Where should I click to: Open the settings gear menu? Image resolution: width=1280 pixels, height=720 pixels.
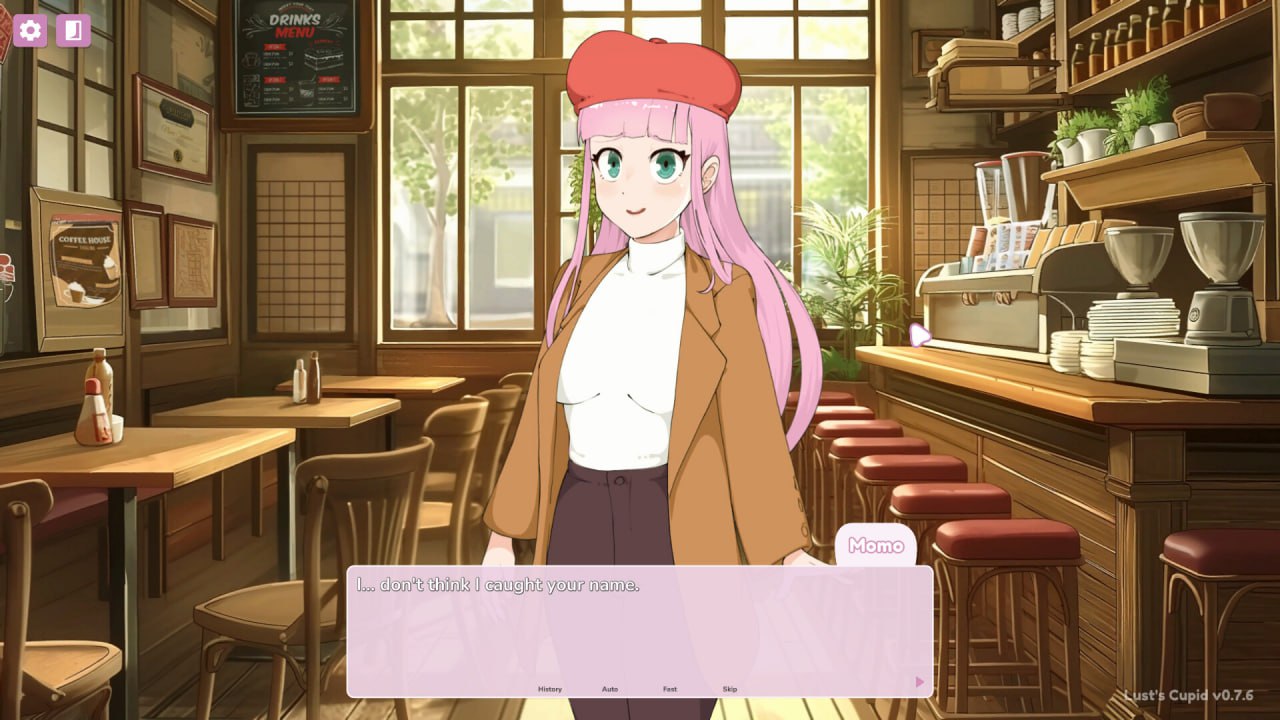tap(30, 30)
